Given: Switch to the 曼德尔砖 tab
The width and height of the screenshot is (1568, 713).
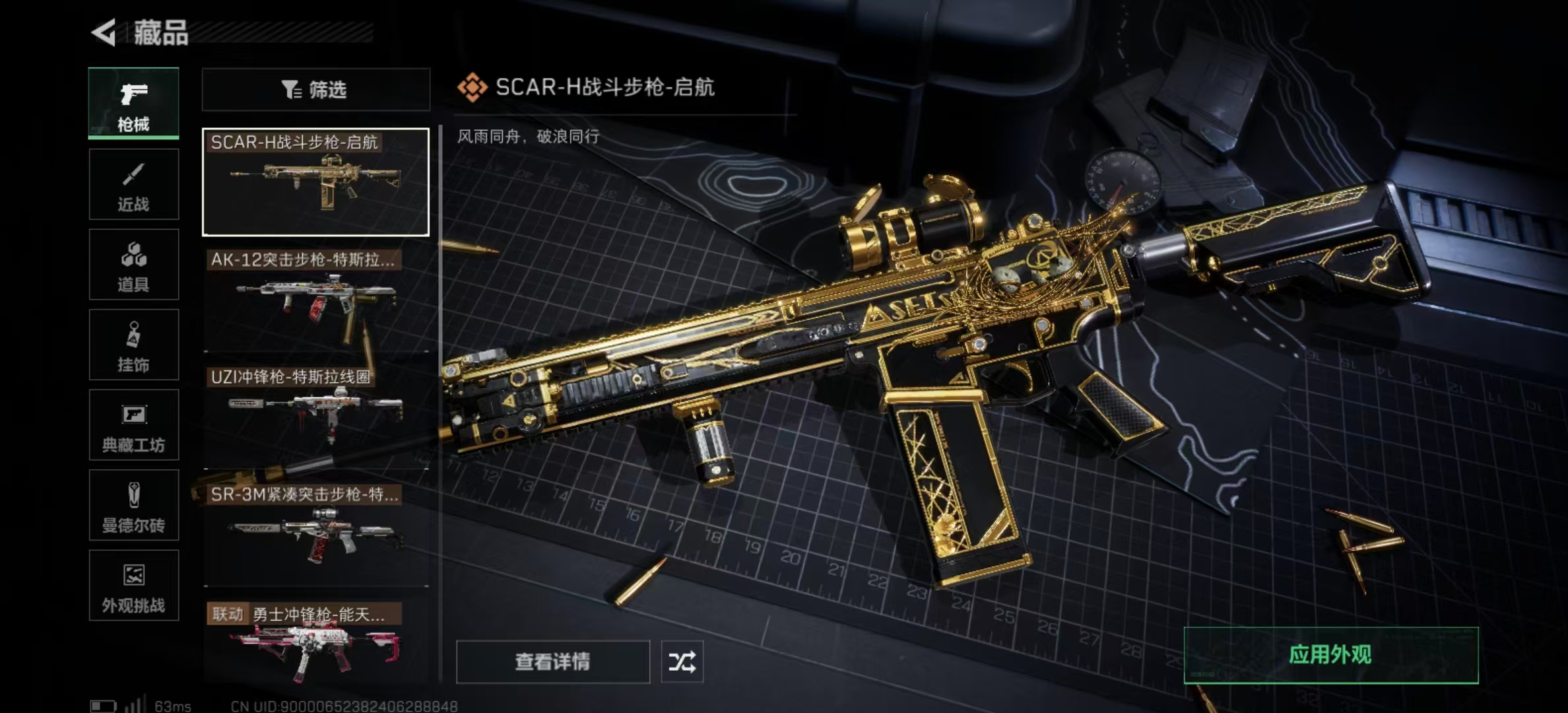Looking at the screenshot, I should pos(133,506).
